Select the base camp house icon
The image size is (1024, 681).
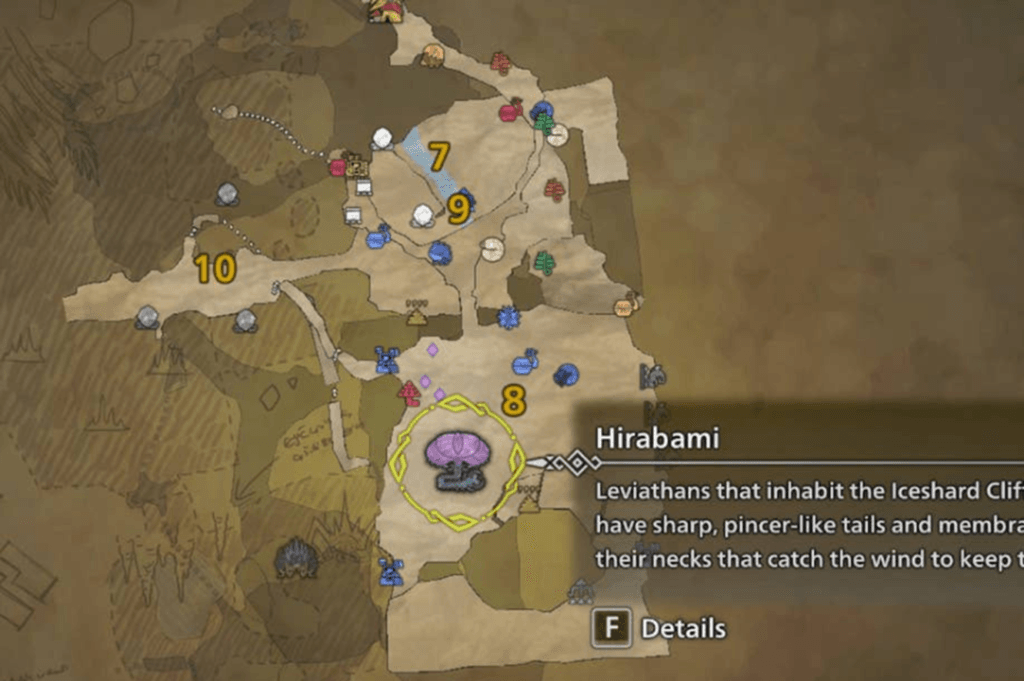pos(385,11)
